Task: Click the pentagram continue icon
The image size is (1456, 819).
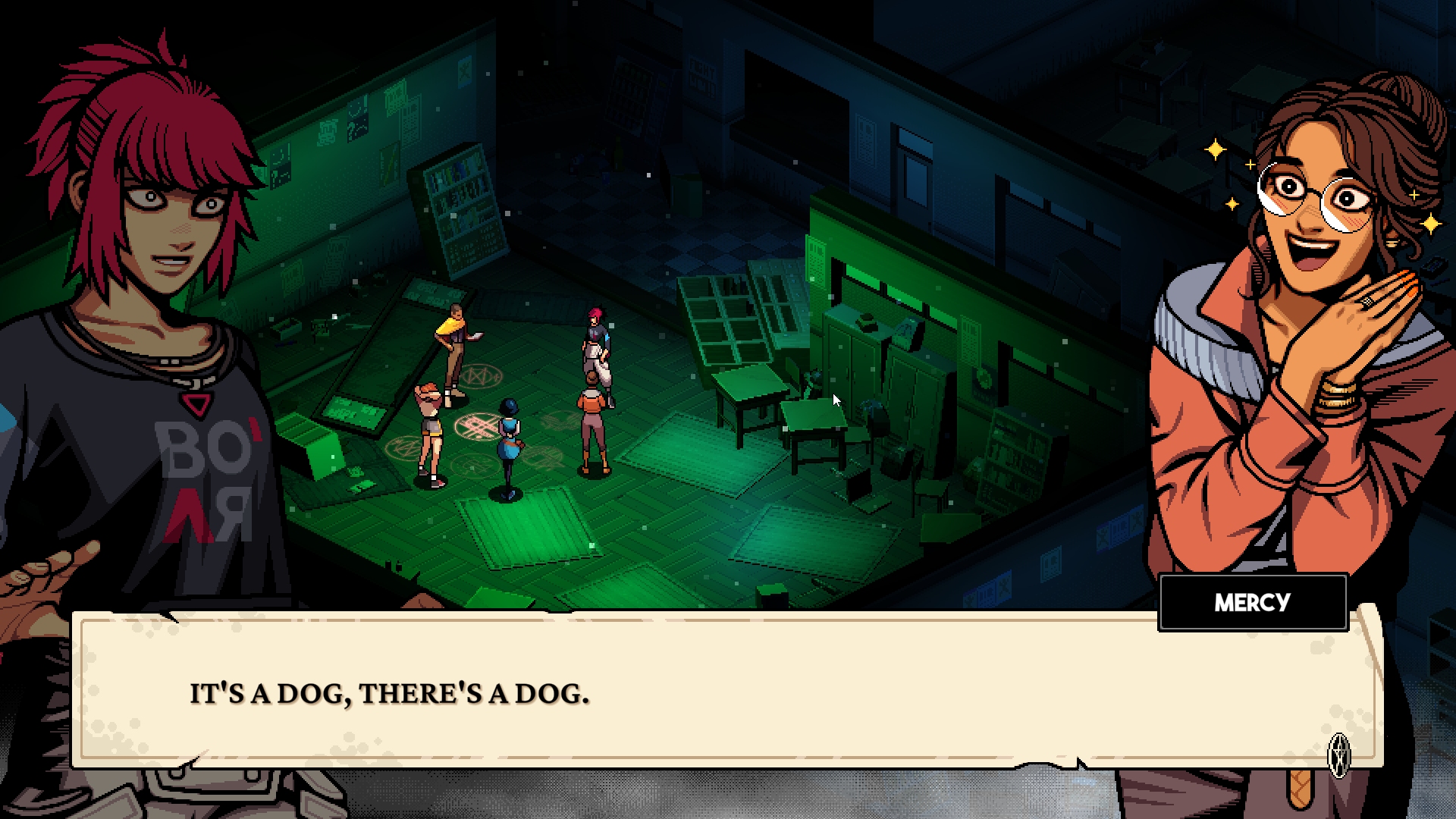Action: (x=1339, y=755)
